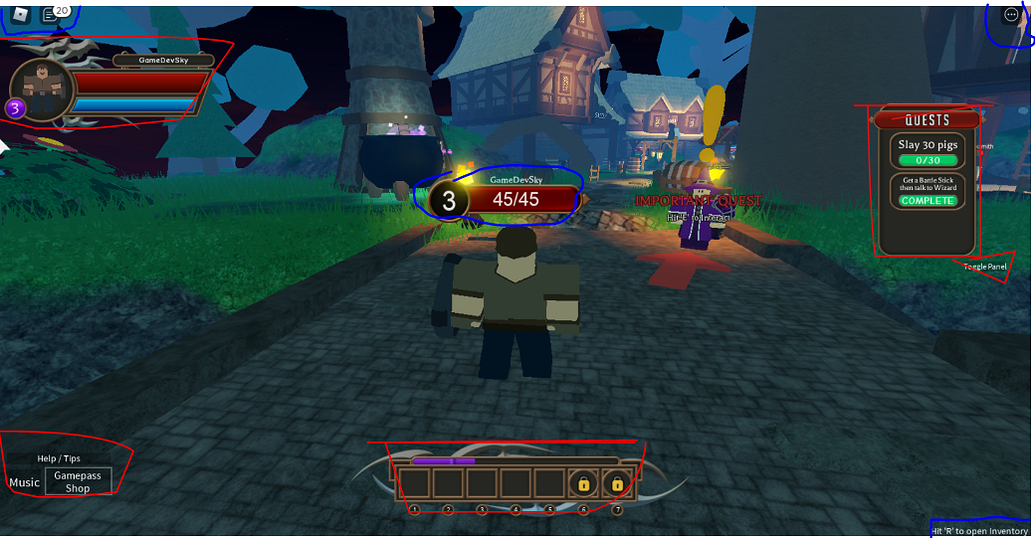Select the Slay 30 pigs quest

tap(927, 152)
